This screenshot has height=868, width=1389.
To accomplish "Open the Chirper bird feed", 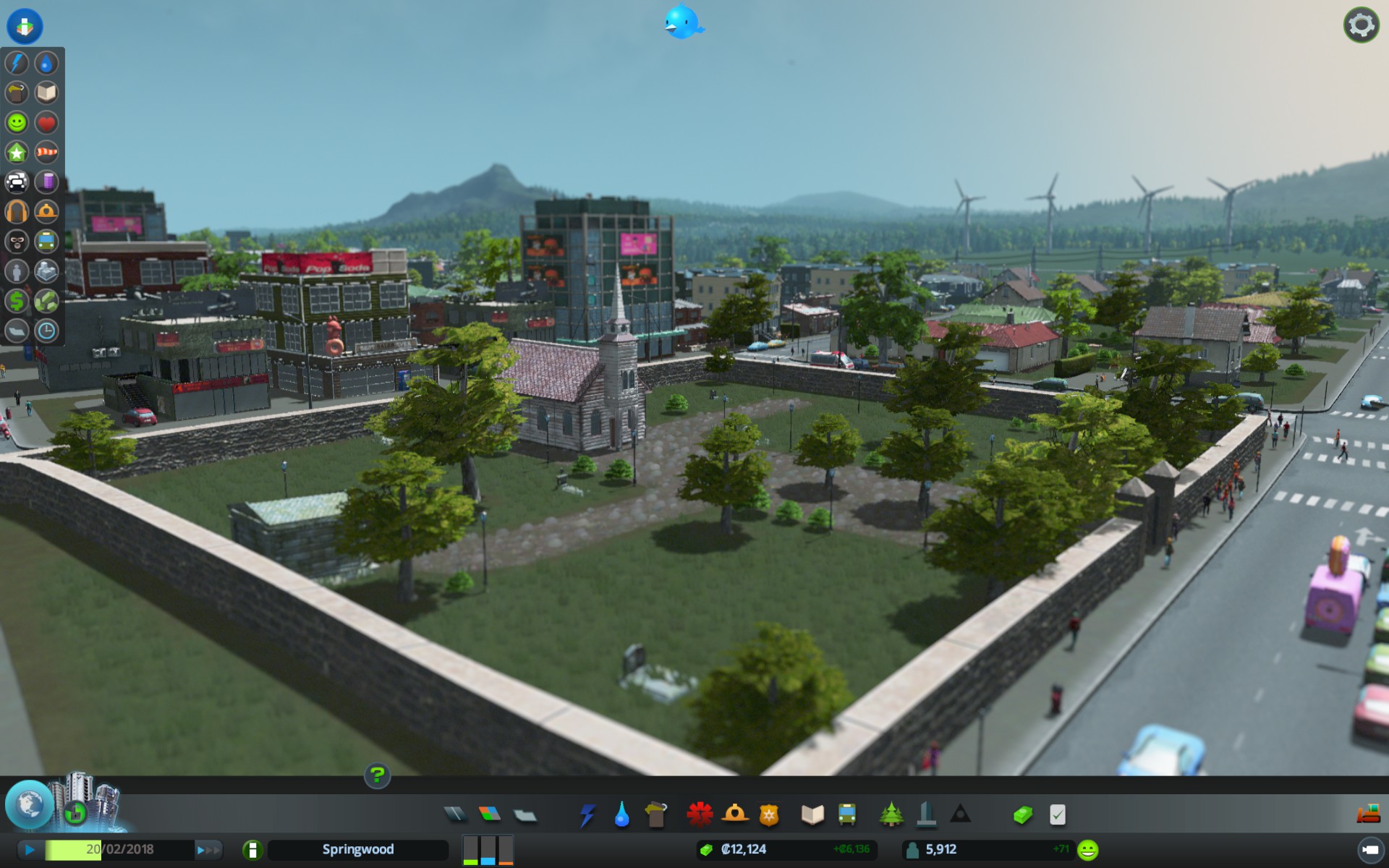I will click(x=682, y=22).
